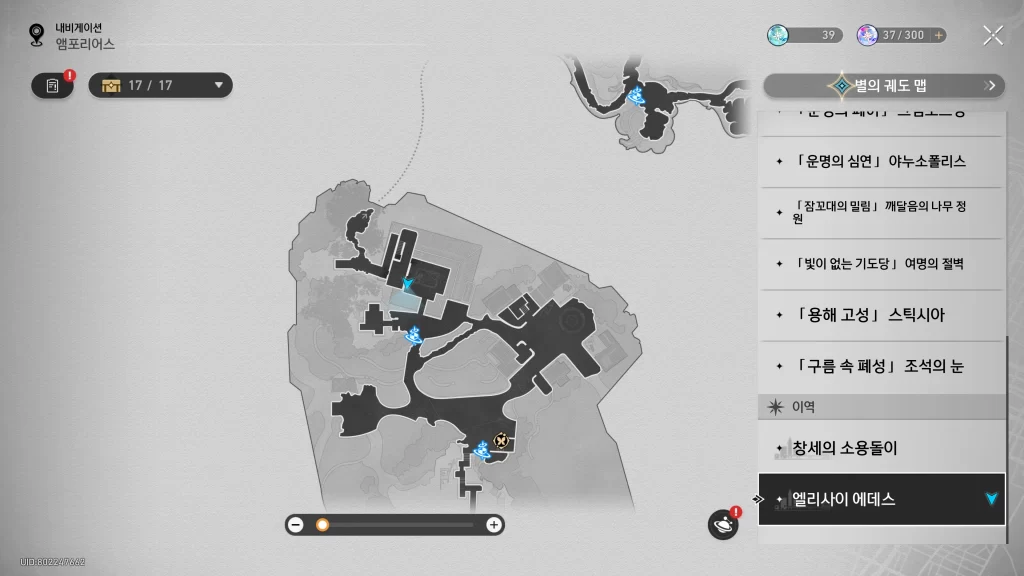The height and width of the screenshot is (576, 1024).
Task: Click the map zoom slider handle
Action: (322, 524)
